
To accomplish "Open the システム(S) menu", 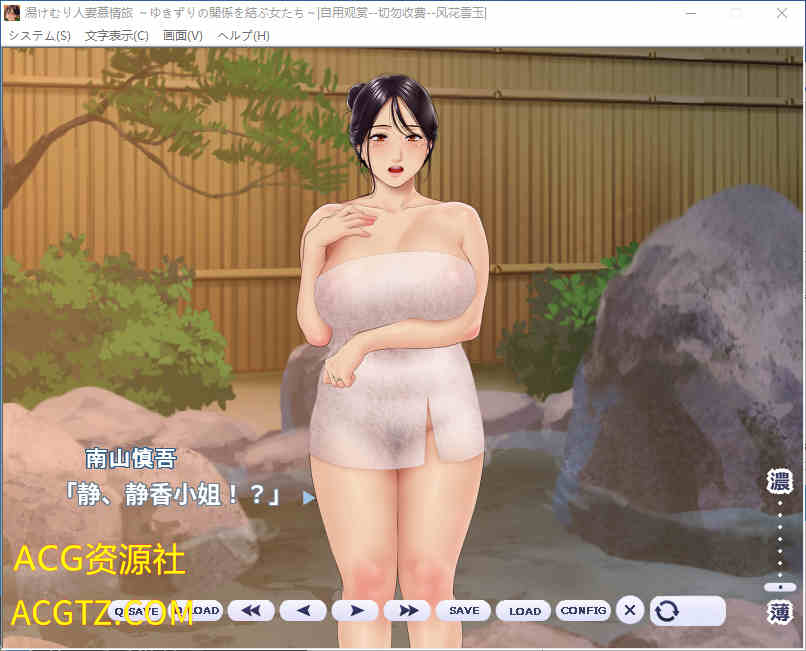I will 39,35.
